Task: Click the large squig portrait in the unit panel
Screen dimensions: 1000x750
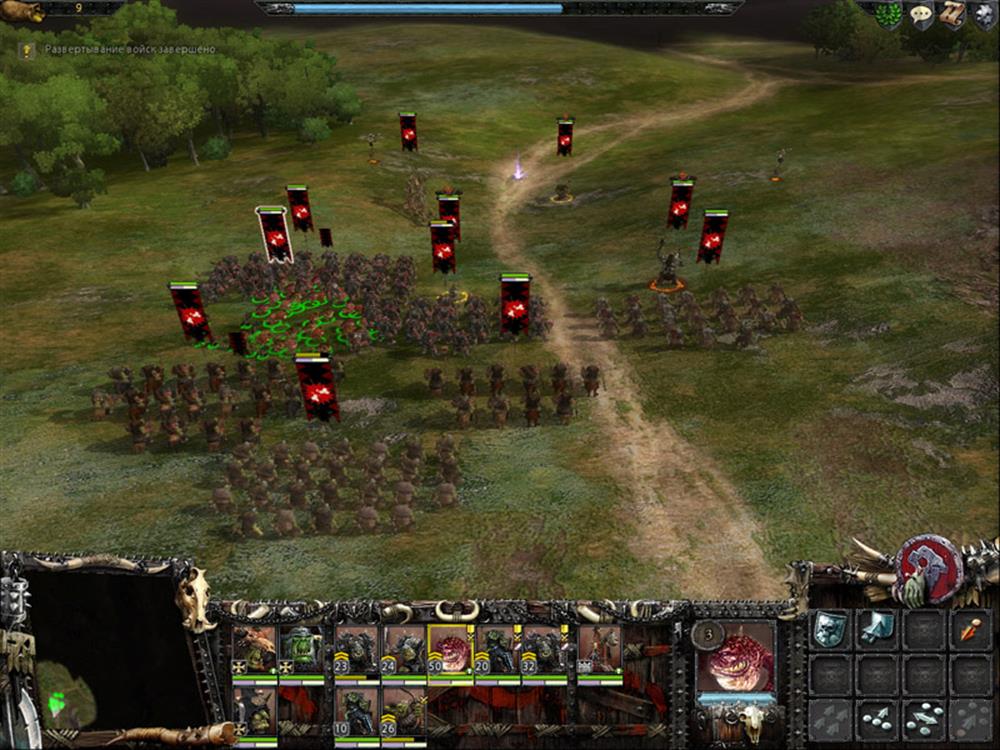Action: coord(736,657)
